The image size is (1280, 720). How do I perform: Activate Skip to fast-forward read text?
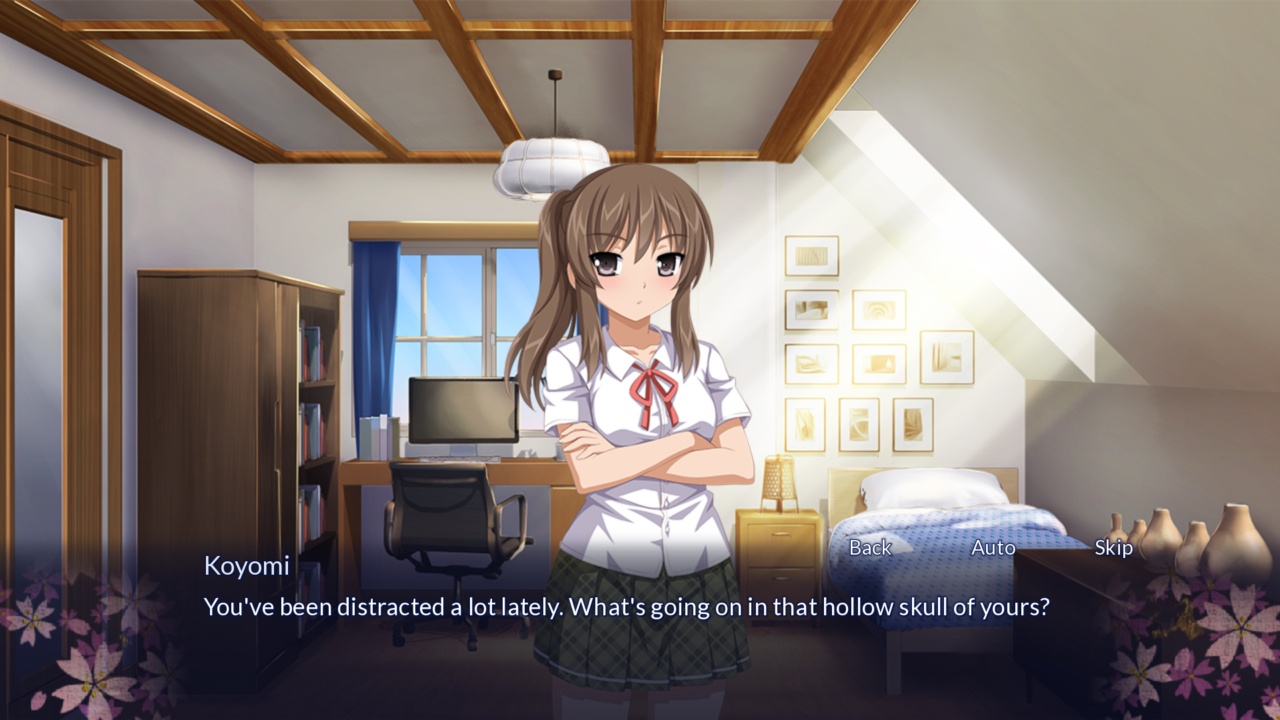[1115, 548]
